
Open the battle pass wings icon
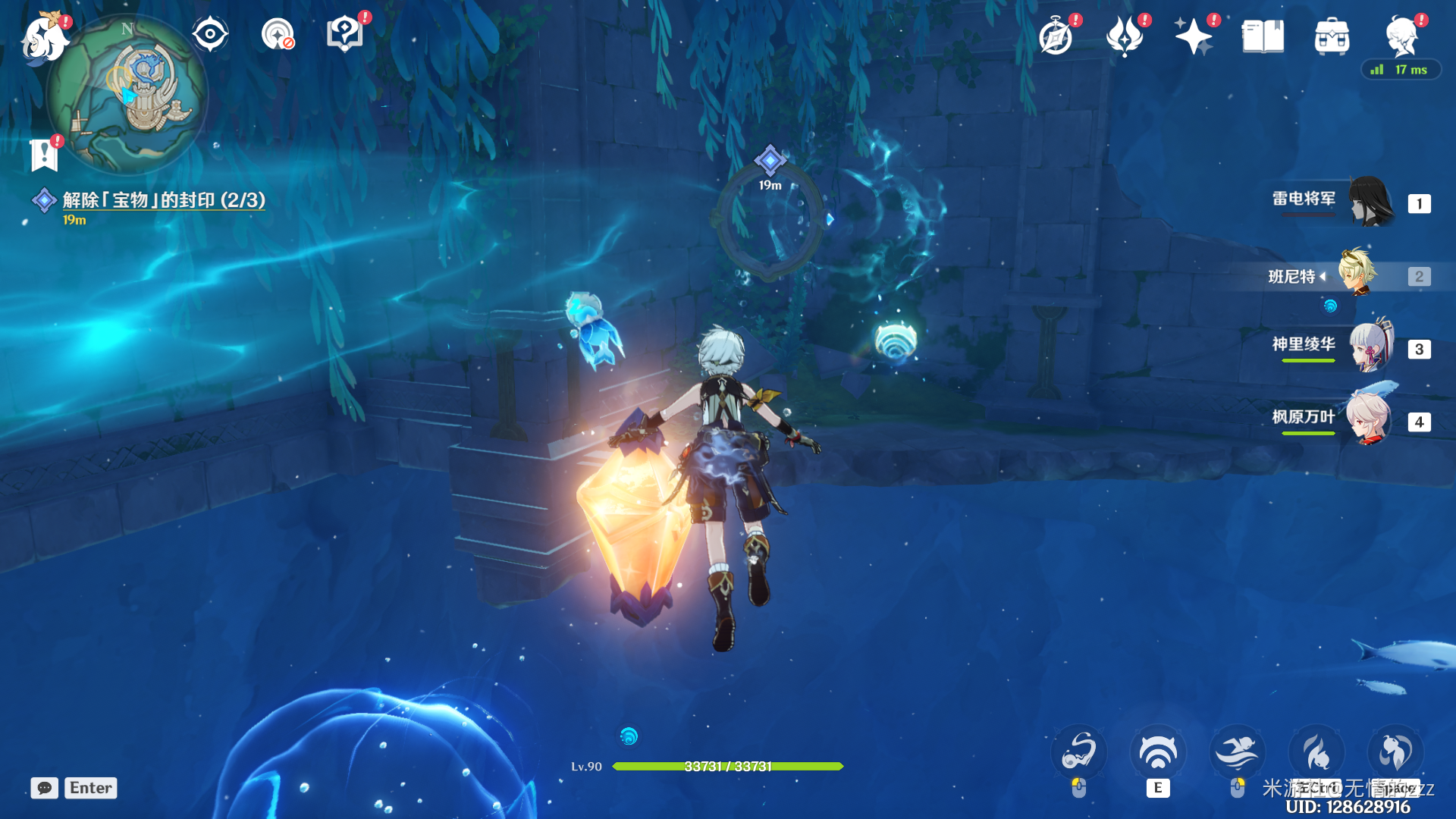1125,36
